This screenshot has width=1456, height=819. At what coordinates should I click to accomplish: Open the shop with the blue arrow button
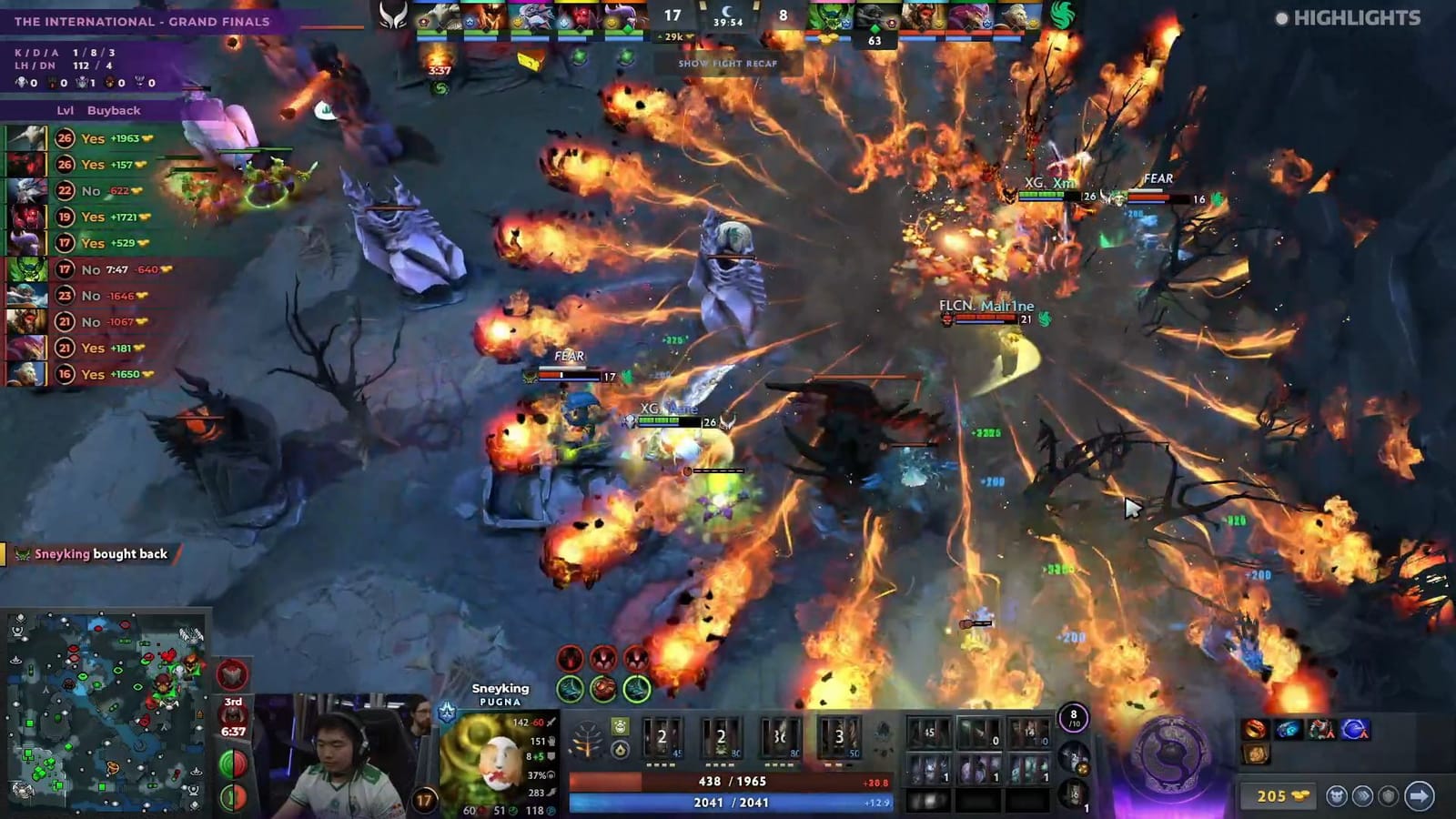pyautogui.click(x=1420, y=796)
